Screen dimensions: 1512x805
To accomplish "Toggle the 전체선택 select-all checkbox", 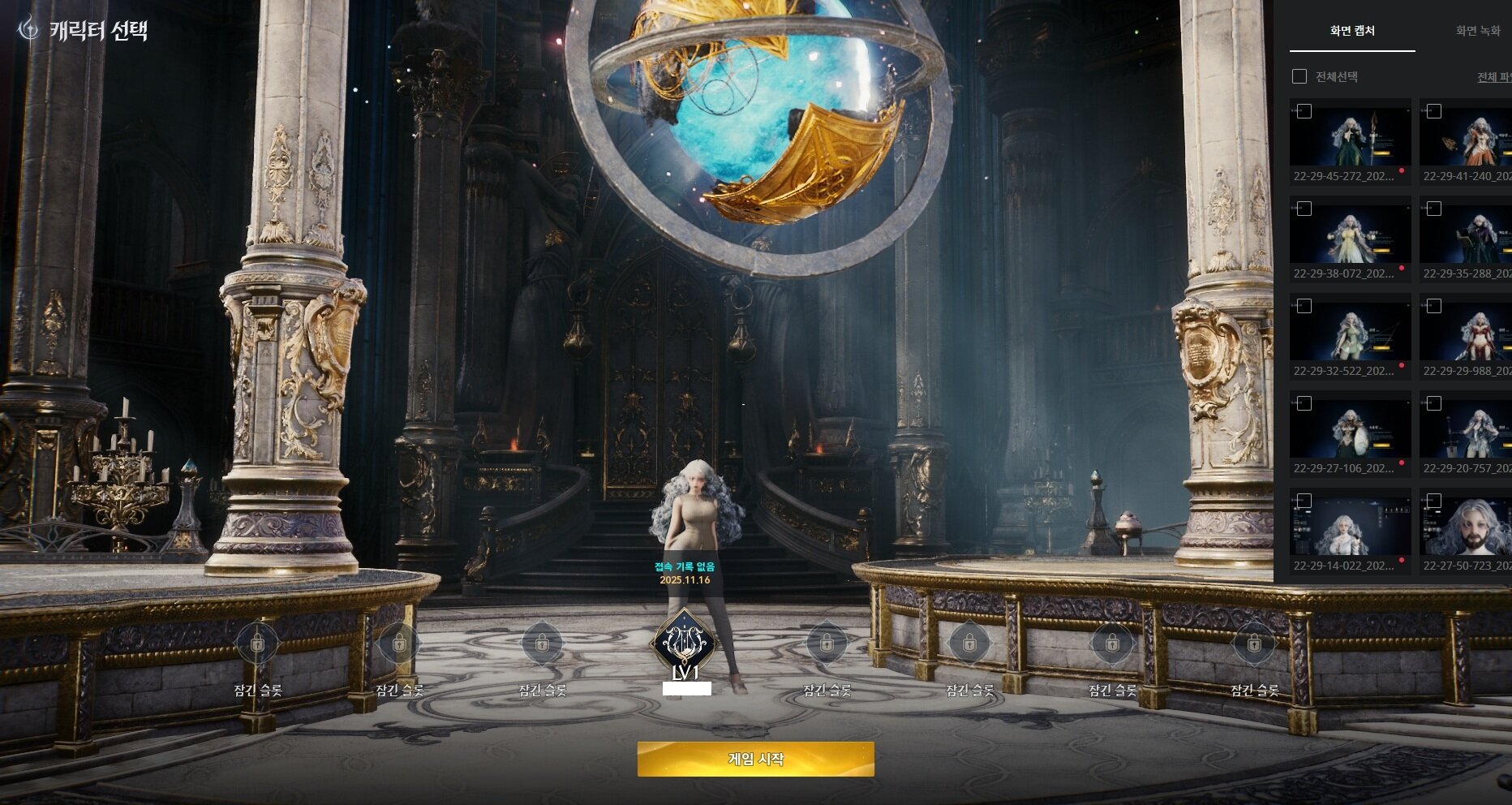I will pos(1299,77).
